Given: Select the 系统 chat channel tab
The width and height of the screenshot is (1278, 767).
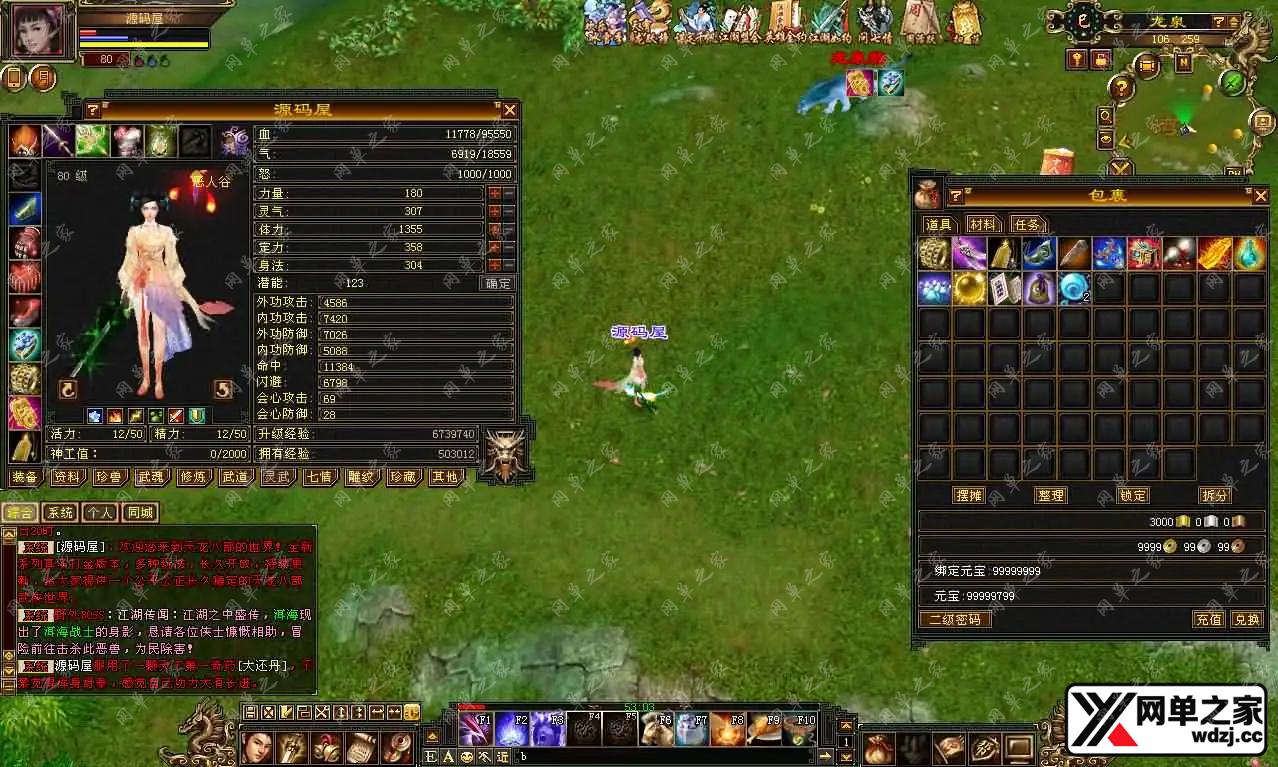Looking at the screenshot, I should 62,513.
